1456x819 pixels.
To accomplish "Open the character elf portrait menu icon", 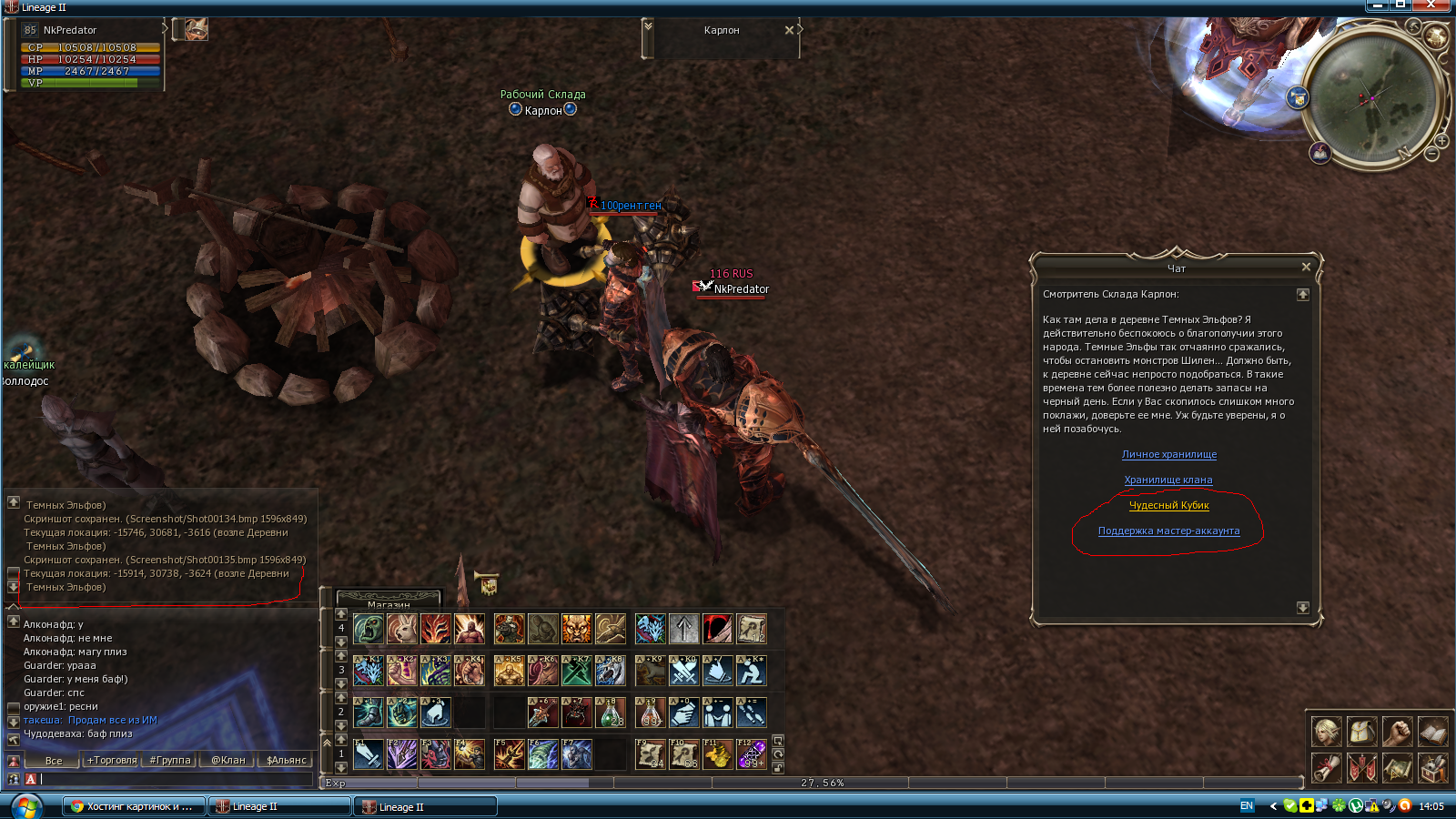I will (1326, 731).
